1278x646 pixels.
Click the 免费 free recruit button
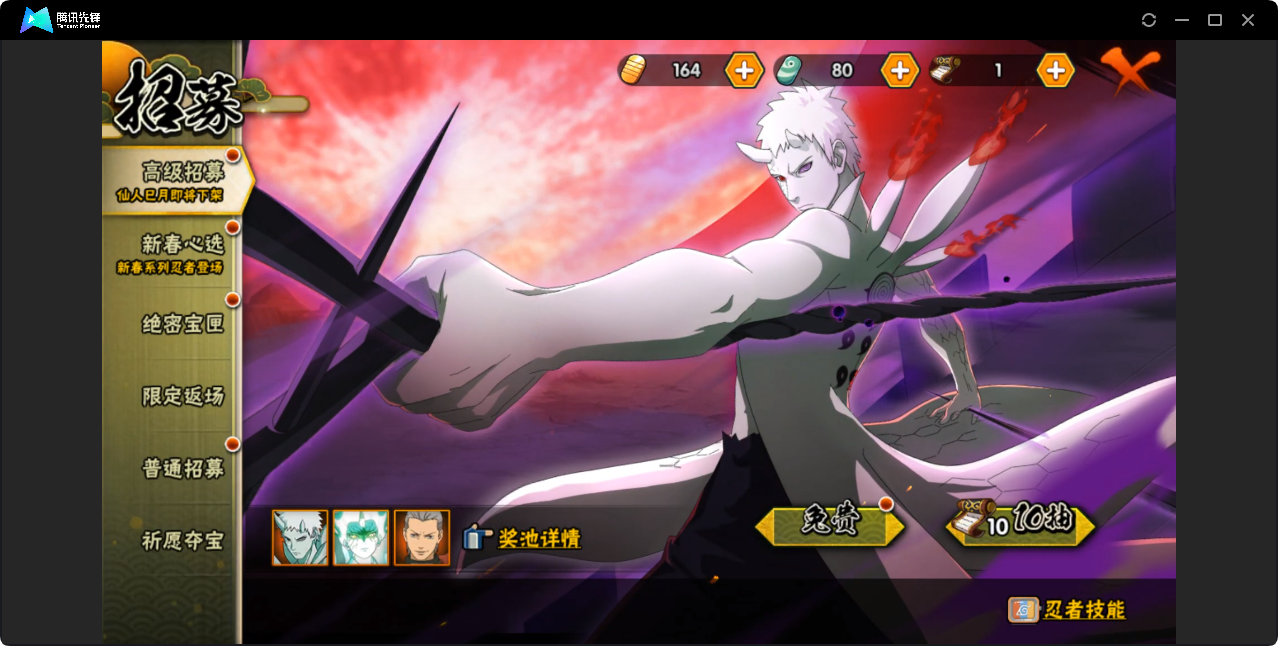point(830,524)
